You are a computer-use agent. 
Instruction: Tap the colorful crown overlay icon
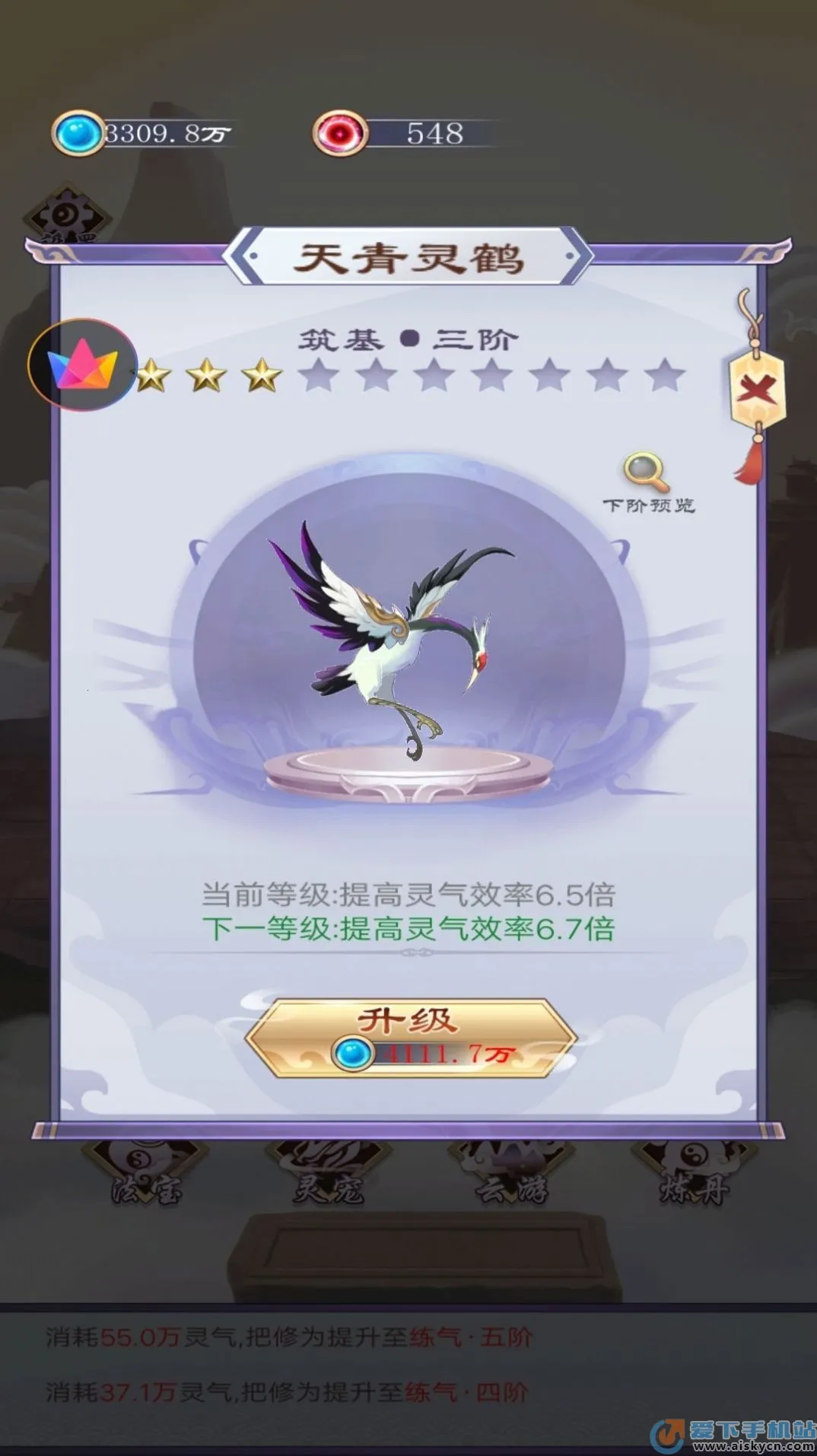tap(82, 365)
